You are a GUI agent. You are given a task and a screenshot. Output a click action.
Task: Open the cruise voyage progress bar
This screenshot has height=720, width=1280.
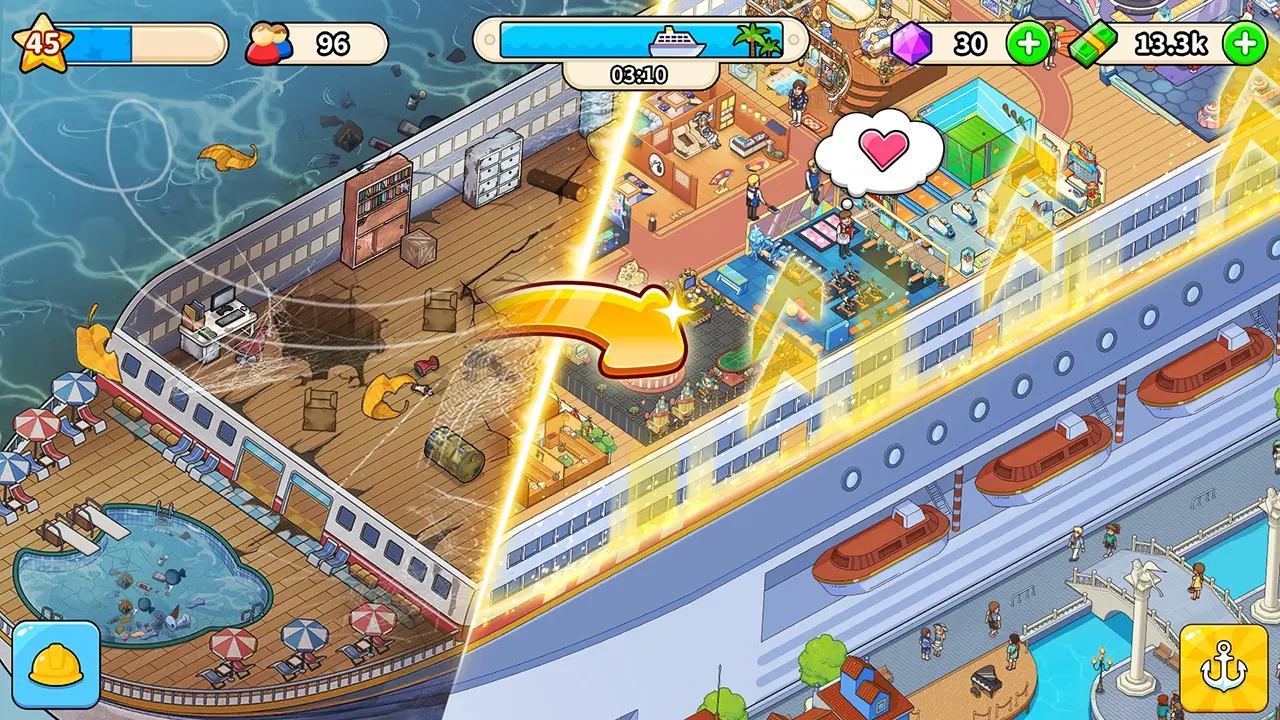click(x=640, y=42)
